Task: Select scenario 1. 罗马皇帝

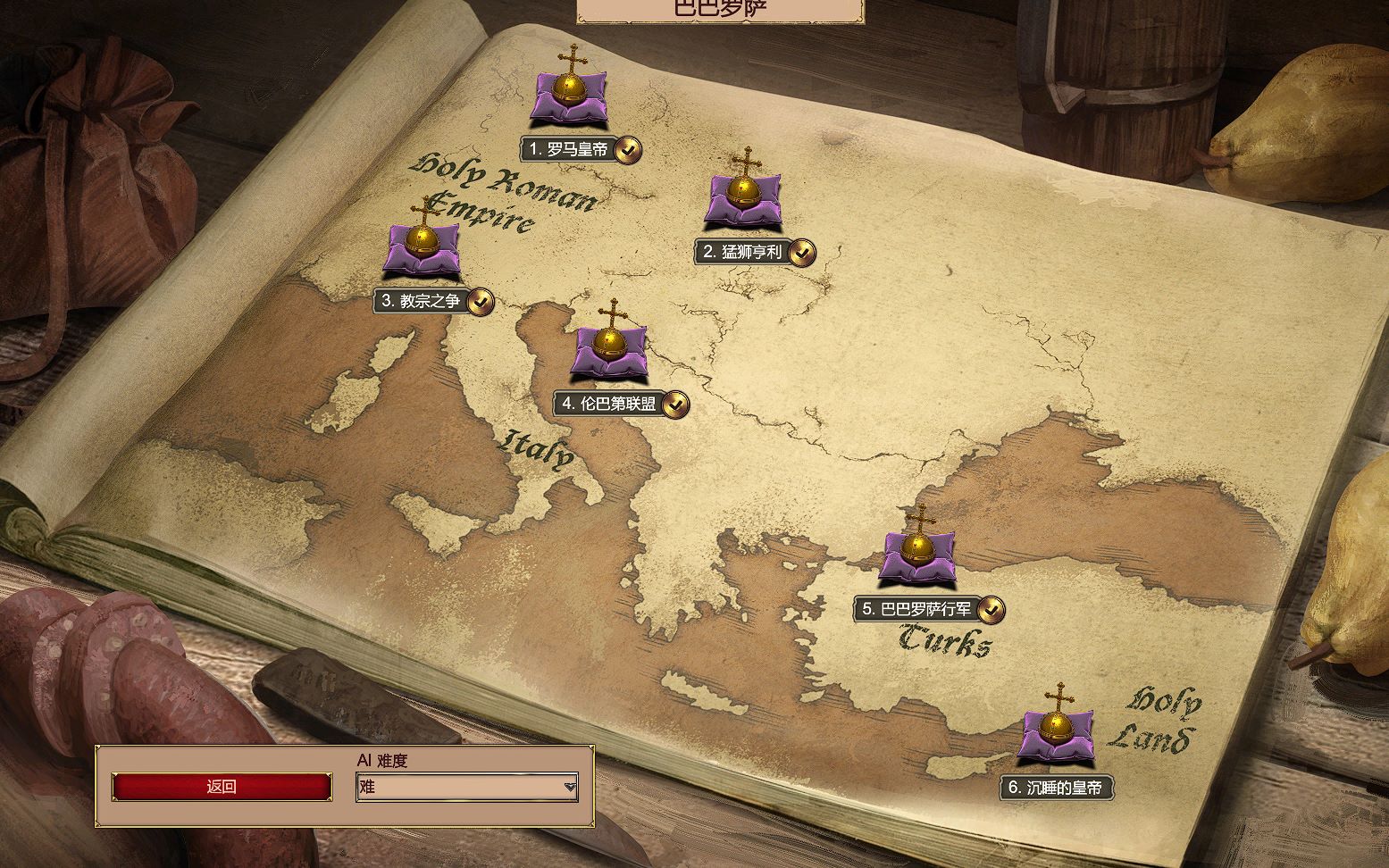Action: click(x=569, y=149)
